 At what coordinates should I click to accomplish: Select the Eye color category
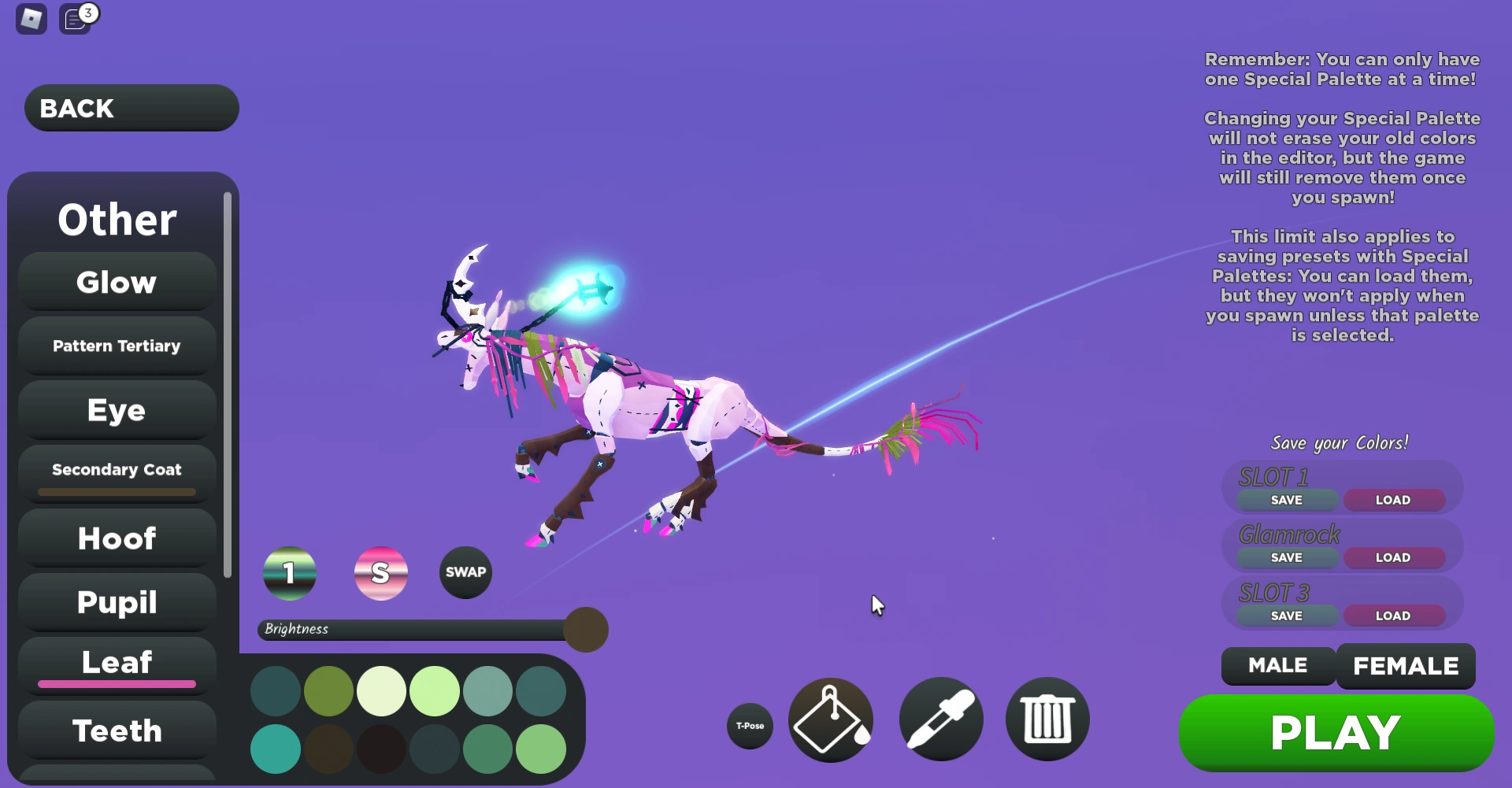tap(116, 409)
